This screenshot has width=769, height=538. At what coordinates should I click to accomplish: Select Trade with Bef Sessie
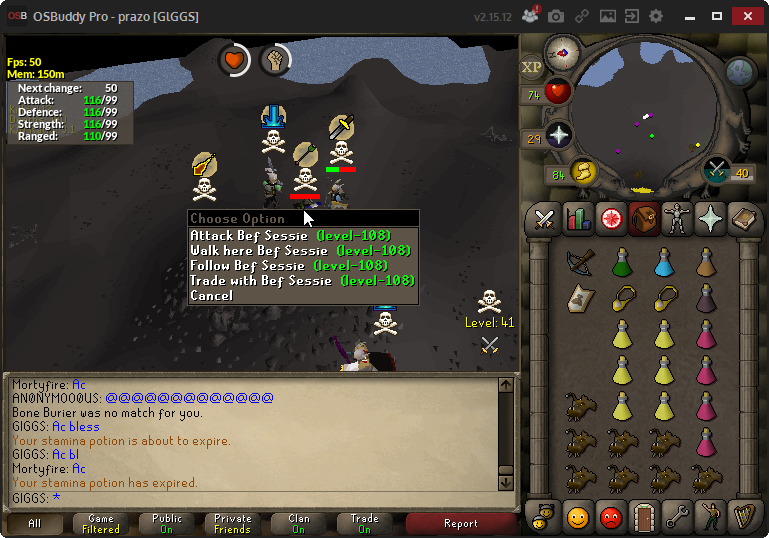click(x=302, y=281)
